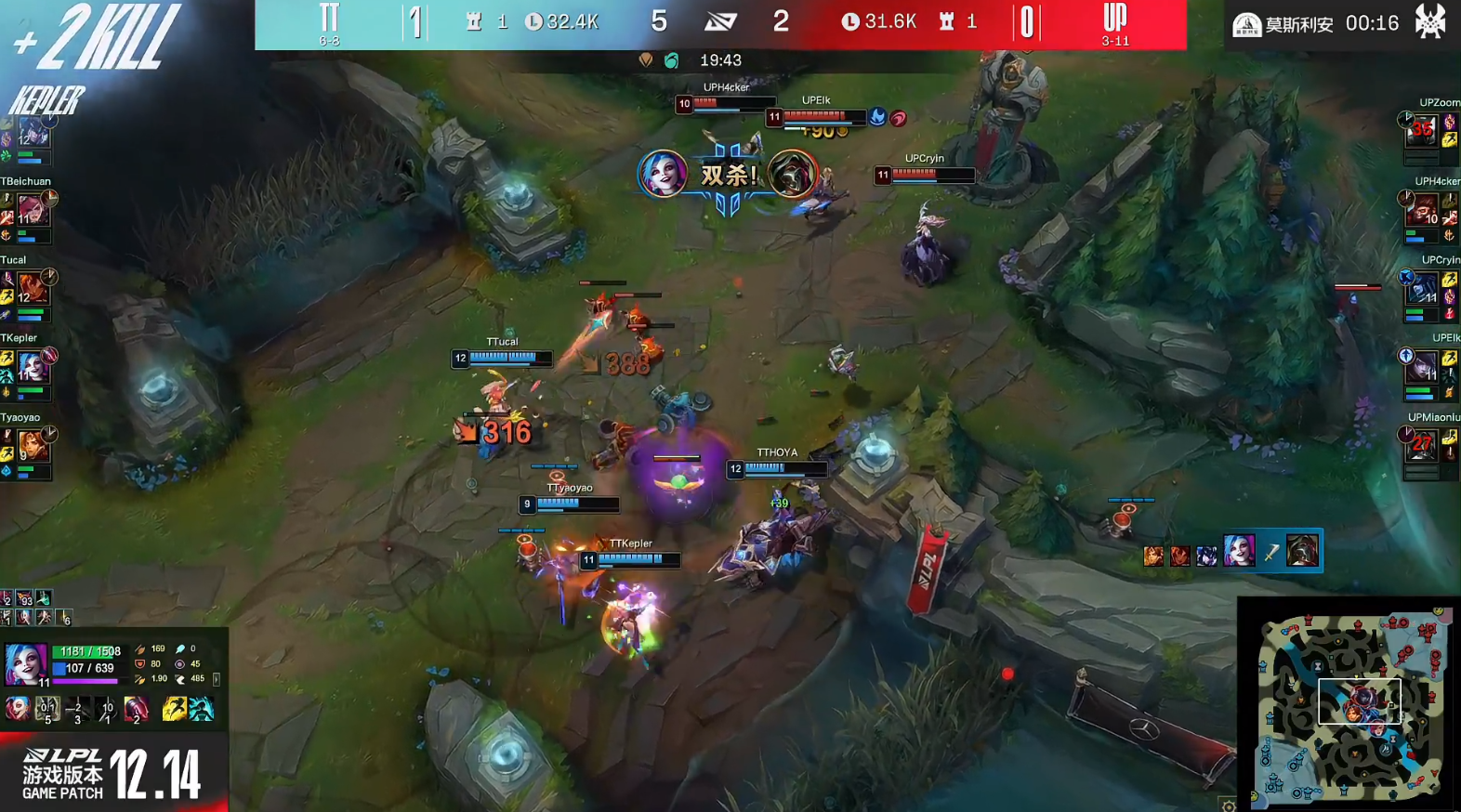Click the dragon objective icon beside game clock

(646, 60)
